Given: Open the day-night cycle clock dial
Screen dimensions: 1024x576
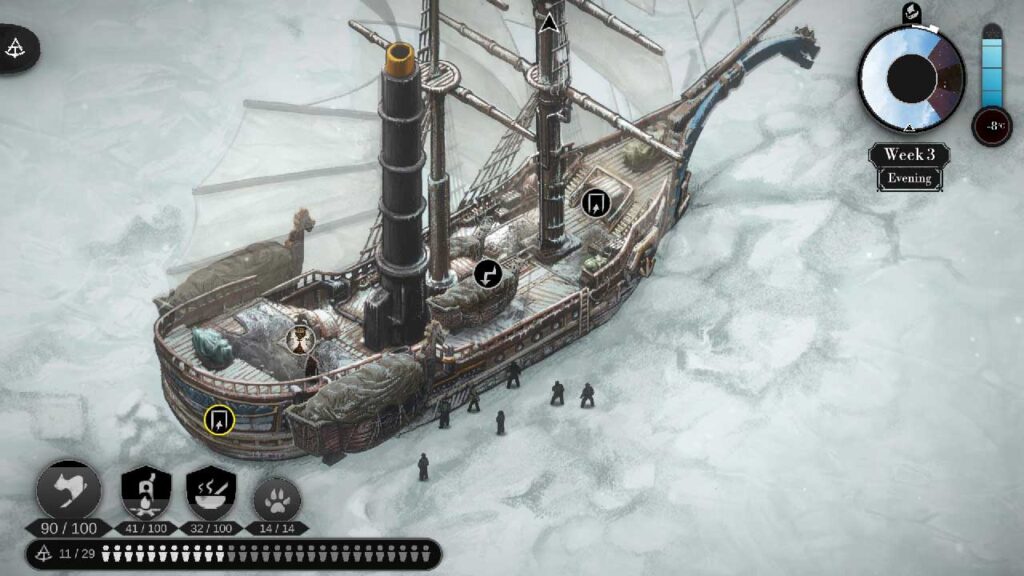Looking at the screenshot, I should 911,78.
